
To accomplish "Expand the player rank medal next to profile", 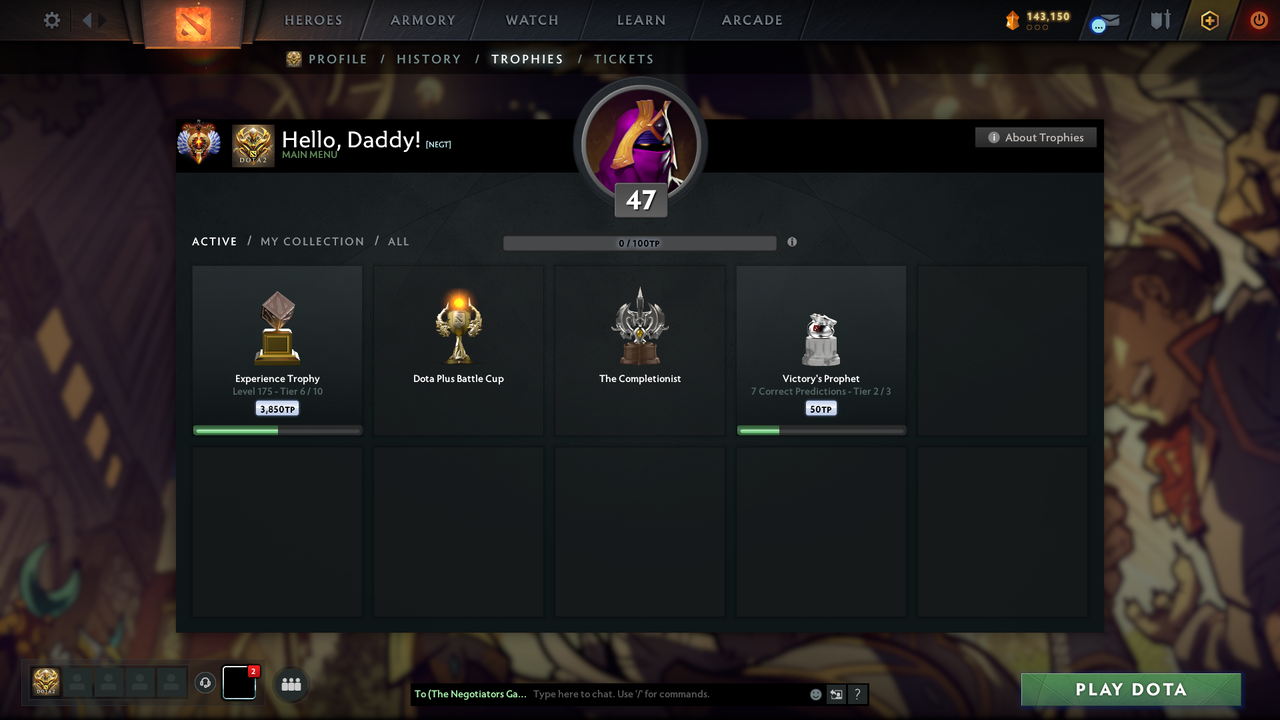I will coord(199,144).
